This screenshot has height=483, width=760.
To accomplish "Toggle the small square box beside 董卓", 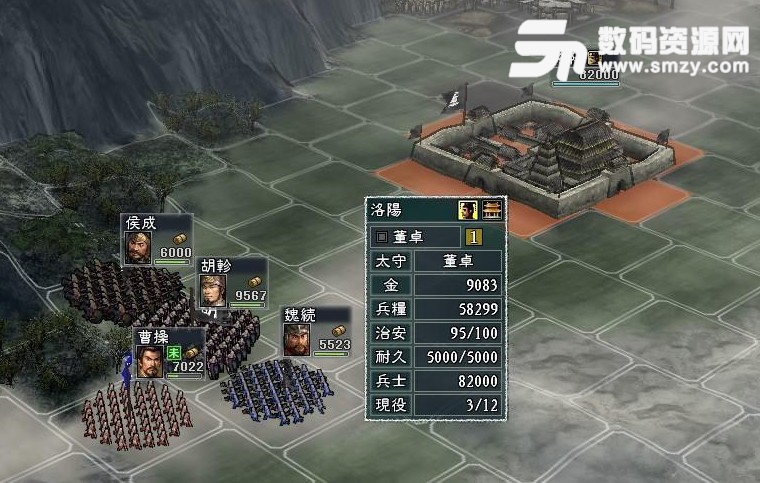I will point(383,238).
